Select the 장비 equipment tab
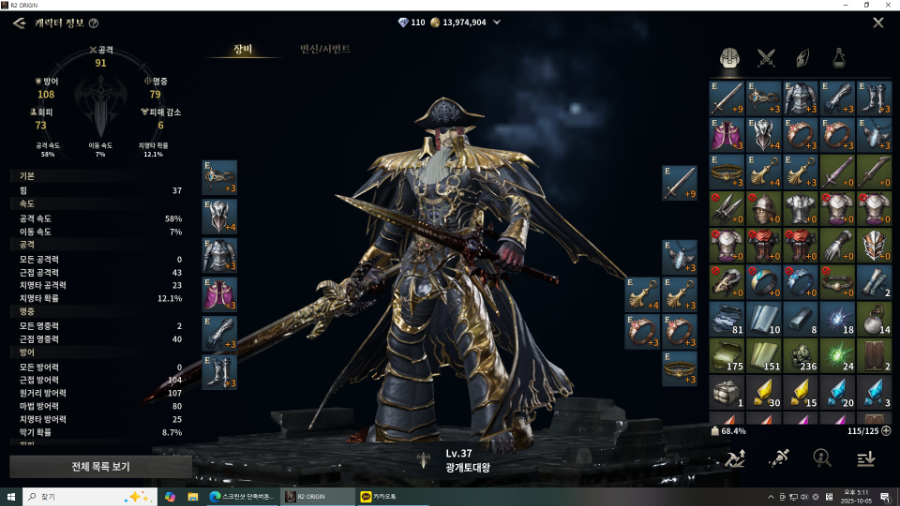This screenshot has width=900, height=506. click(x=243, y=49)
